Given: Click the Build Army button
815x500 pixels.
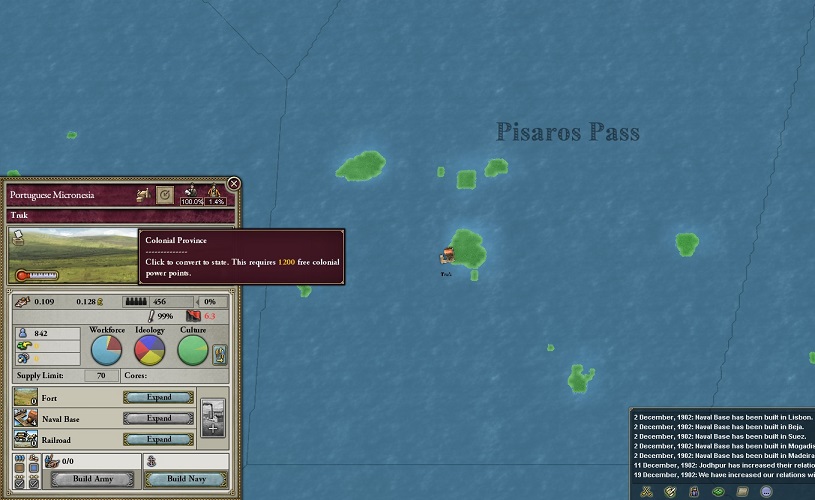Looking at the screenshot, I should pos(91,480).
